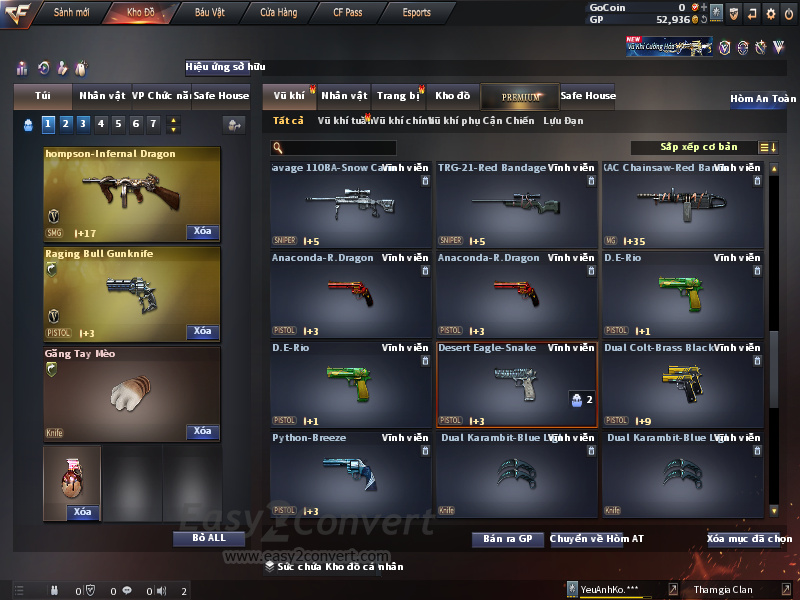800x600 pixels.
Task: Switch to bag page 3
Action: (83, 124)
